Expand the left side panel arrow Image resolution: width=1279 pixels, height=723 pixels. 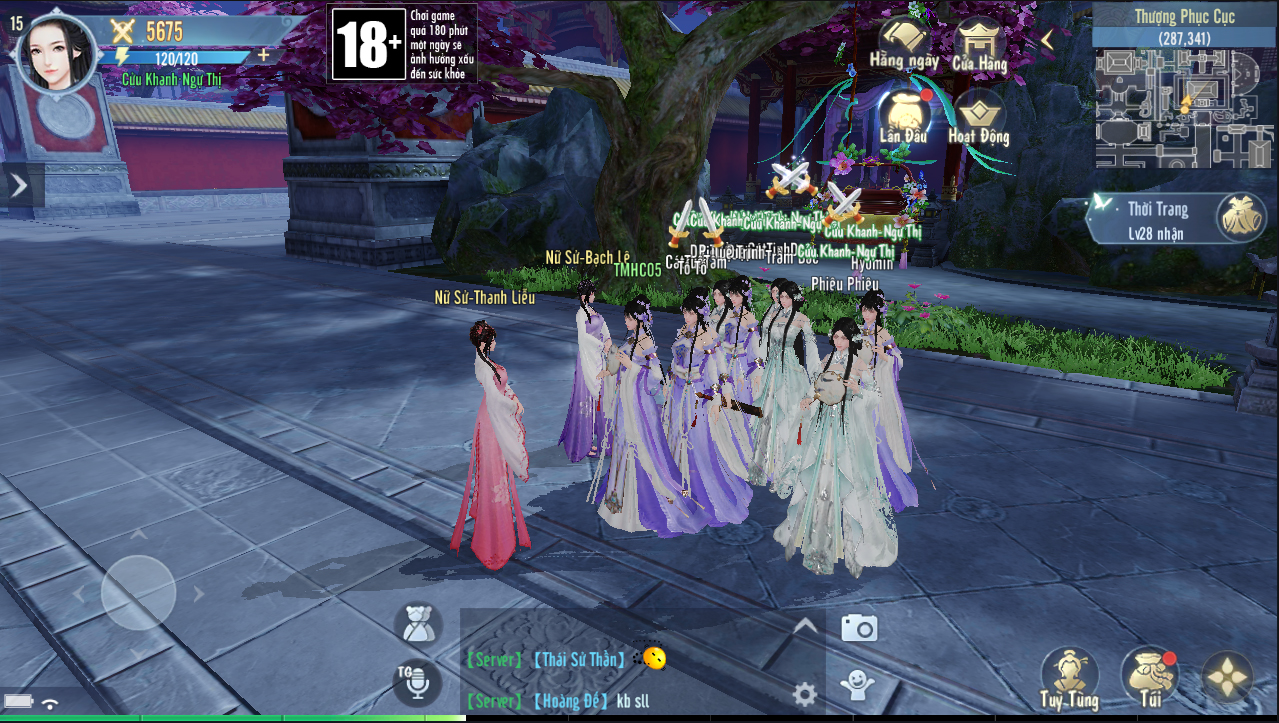click(x=19, y=186)
